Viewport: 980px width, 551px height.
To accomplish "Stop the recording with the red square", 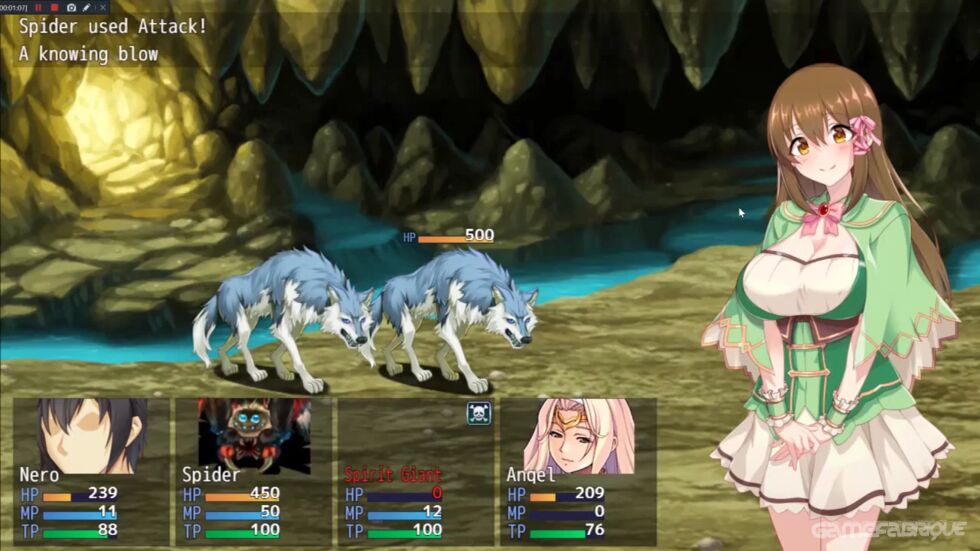I will (54, 7).
